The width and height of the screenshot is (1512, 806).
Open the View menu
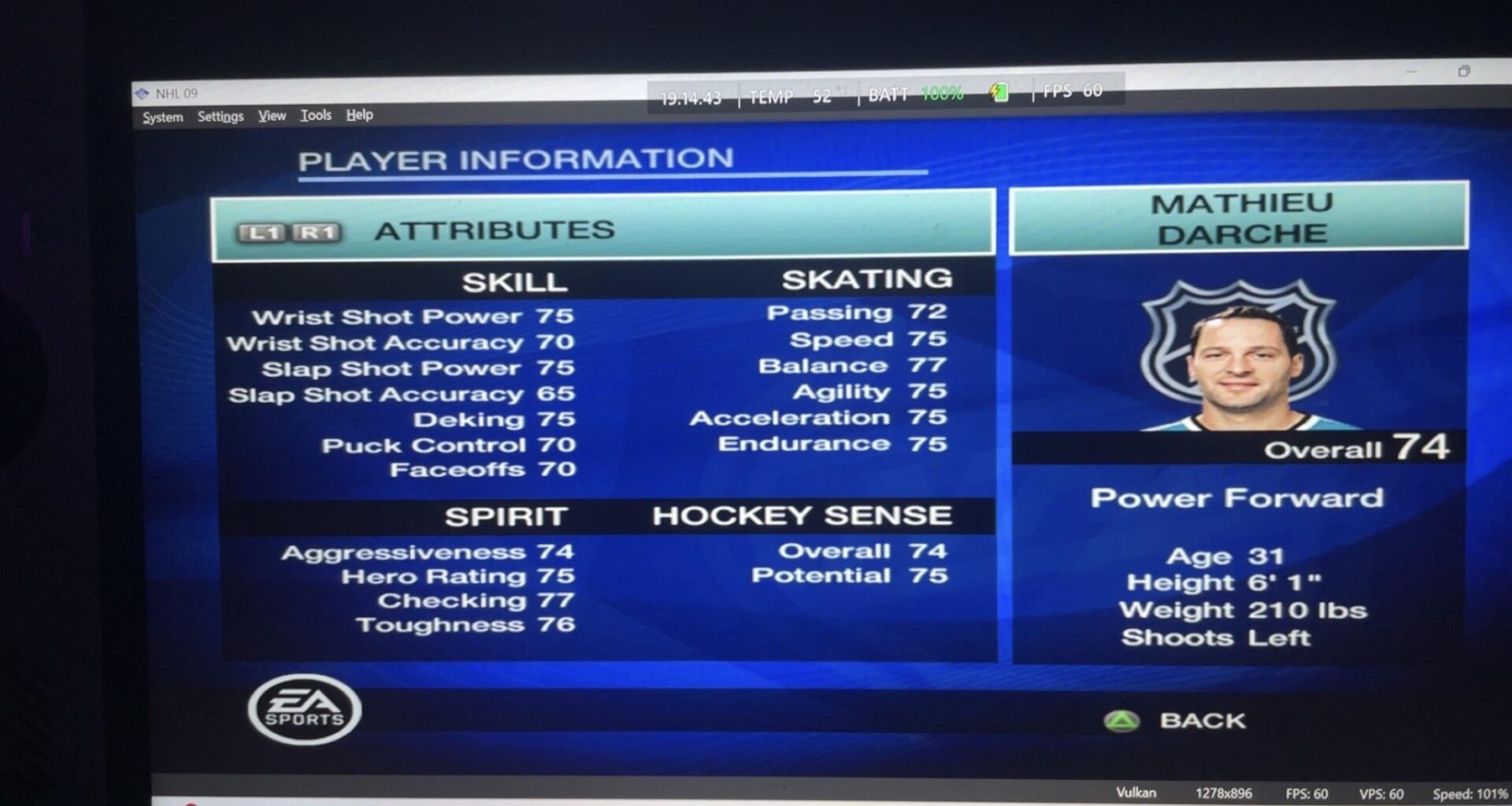tap(271, 115)
